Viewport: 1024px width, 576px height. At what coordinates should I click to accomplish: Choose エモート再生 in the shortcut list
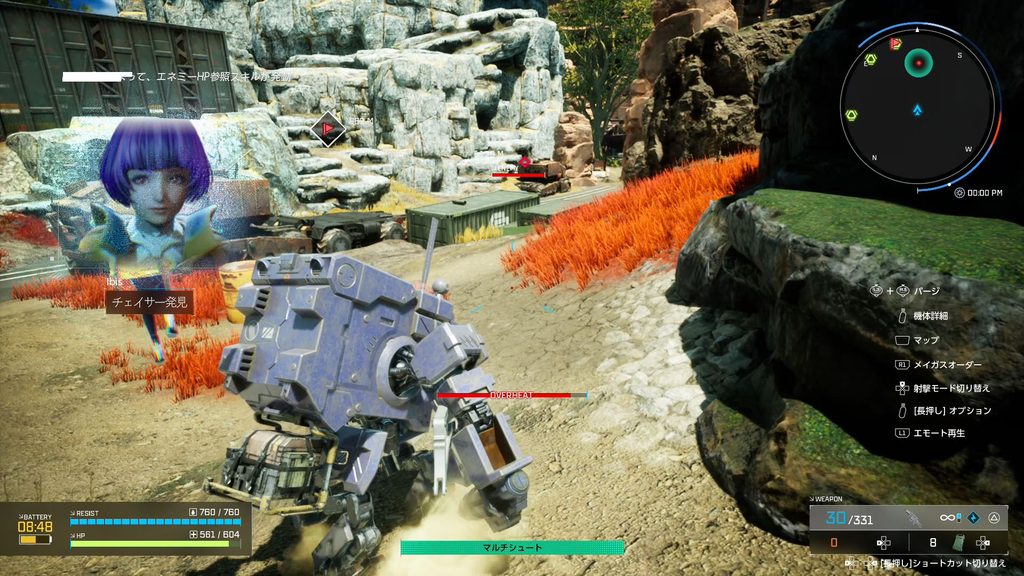click(x=938, y=433)
